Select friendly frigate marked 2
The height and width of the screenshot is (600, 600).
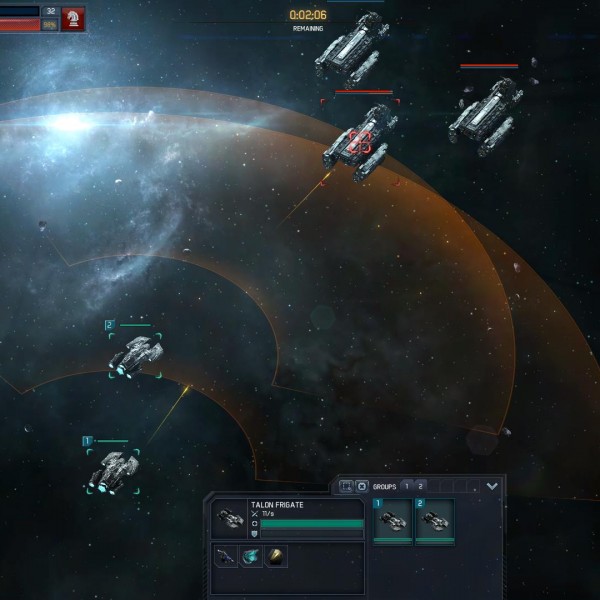[135, 354]
